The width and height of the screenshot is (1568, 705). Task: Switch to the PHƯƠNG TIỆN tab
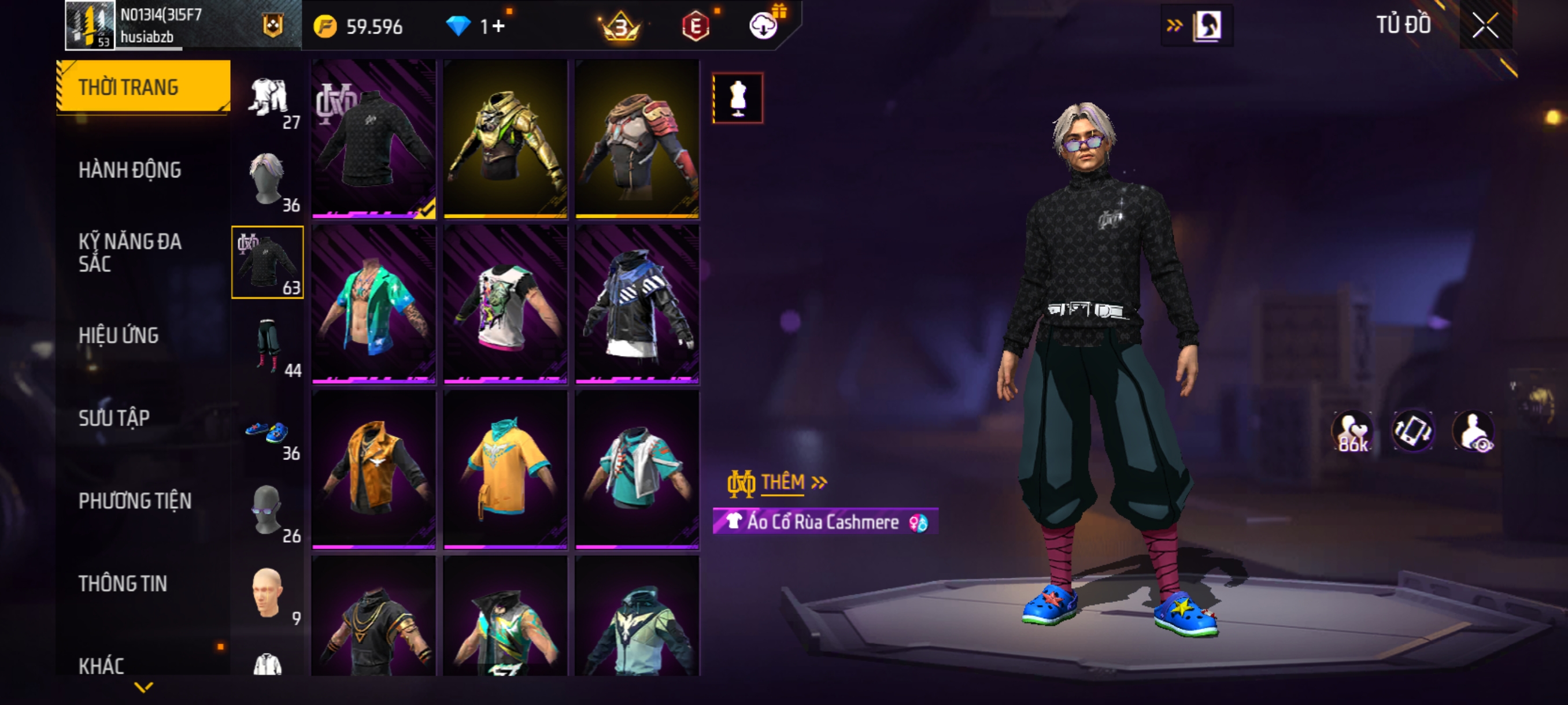pyautogui.click(x=135, y=500)
